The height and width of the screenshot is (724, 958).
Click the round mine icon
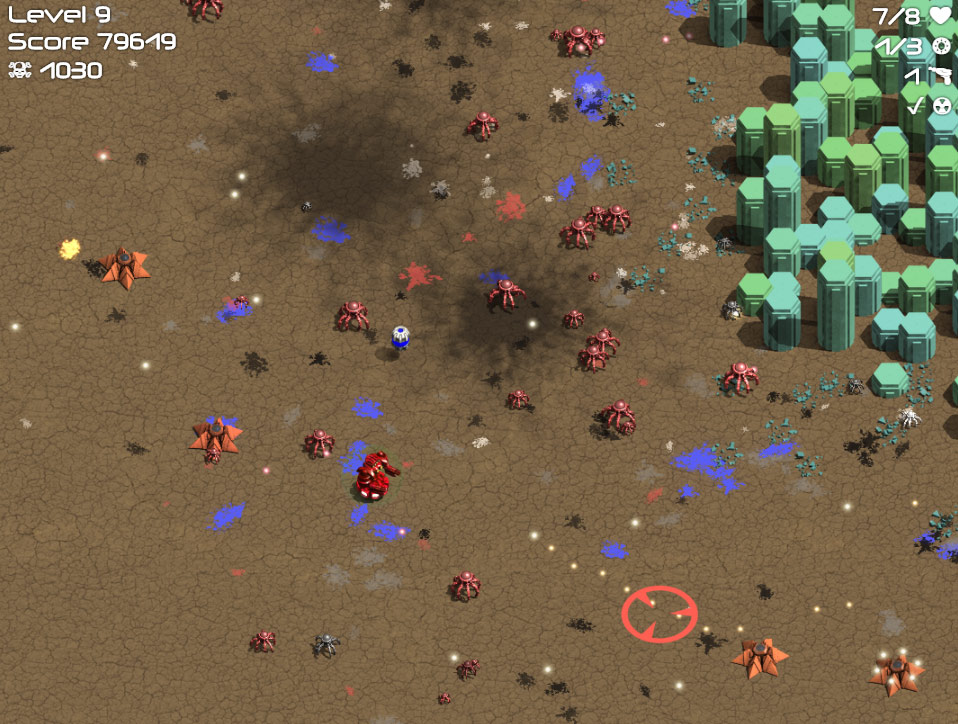click(x=941, y=46)
